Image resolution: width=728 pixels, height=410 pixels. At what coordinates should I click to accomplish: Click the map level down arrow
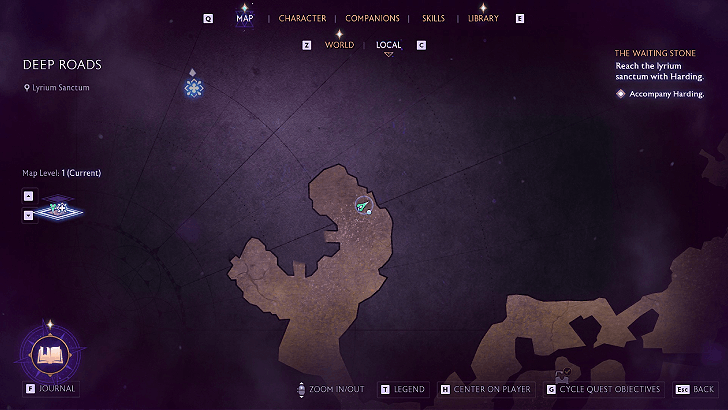[x=28, y=214]
